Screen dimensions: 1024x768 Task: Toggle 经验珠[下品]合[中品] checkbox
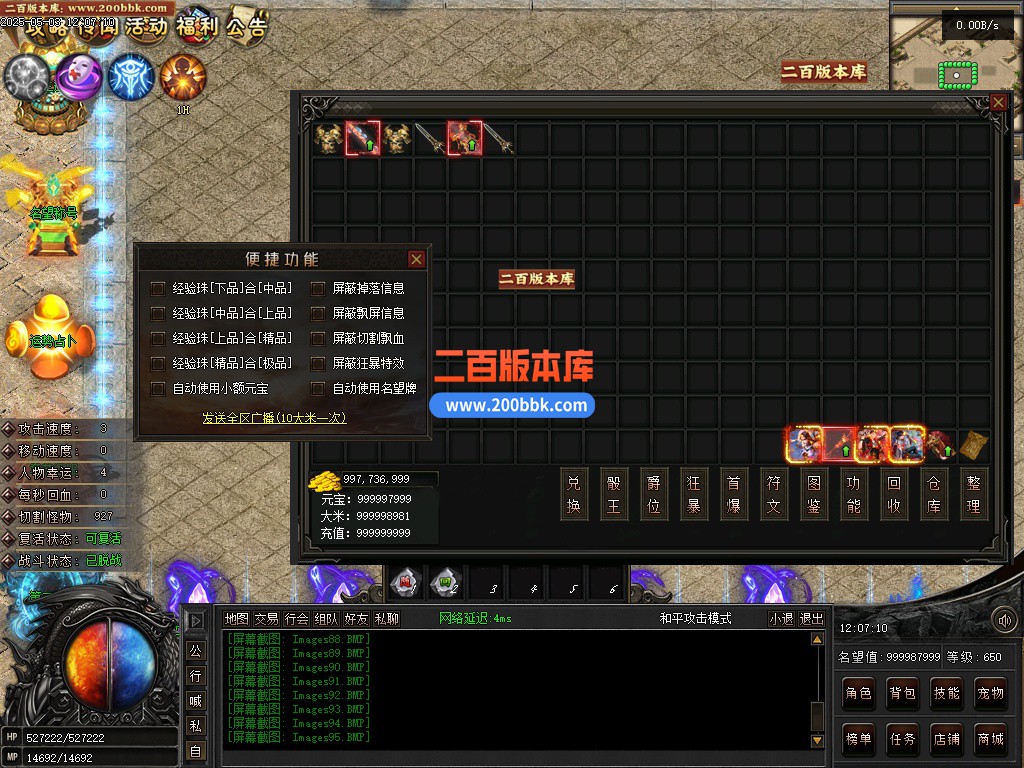(x=158, y=288)
